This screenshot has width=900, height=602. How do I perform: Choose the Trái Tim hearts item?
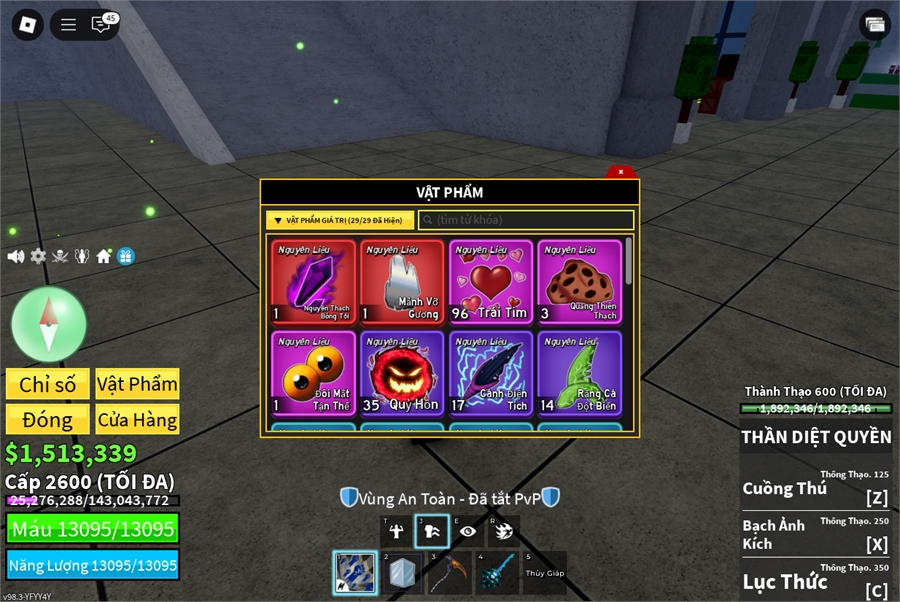pos(491,282)
